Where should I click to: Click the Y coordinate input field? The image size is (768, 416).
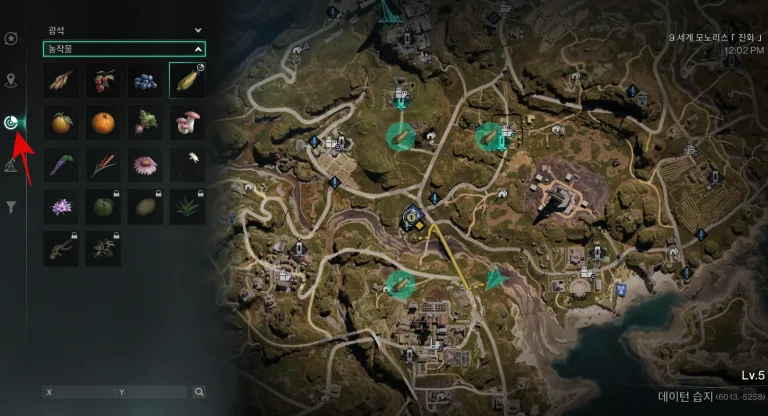tap(150, 392)
